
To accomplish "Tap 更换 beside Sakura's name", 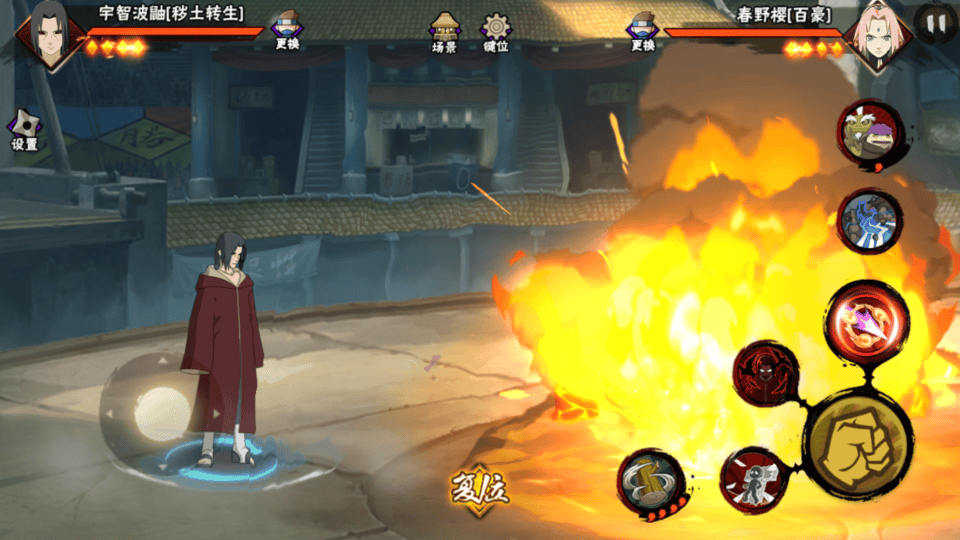I will click(x=642, y=32).
